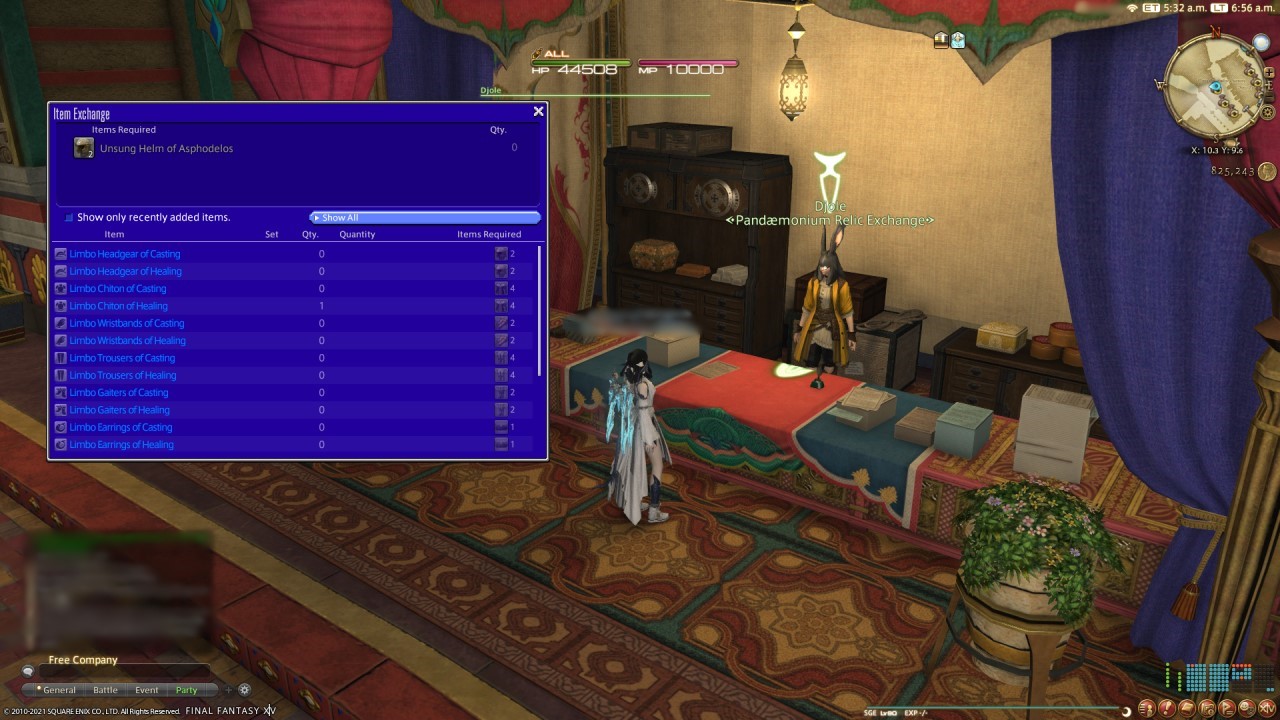
Task: Open the journal book icon in the menu bar
Action: pos(1186,708)
